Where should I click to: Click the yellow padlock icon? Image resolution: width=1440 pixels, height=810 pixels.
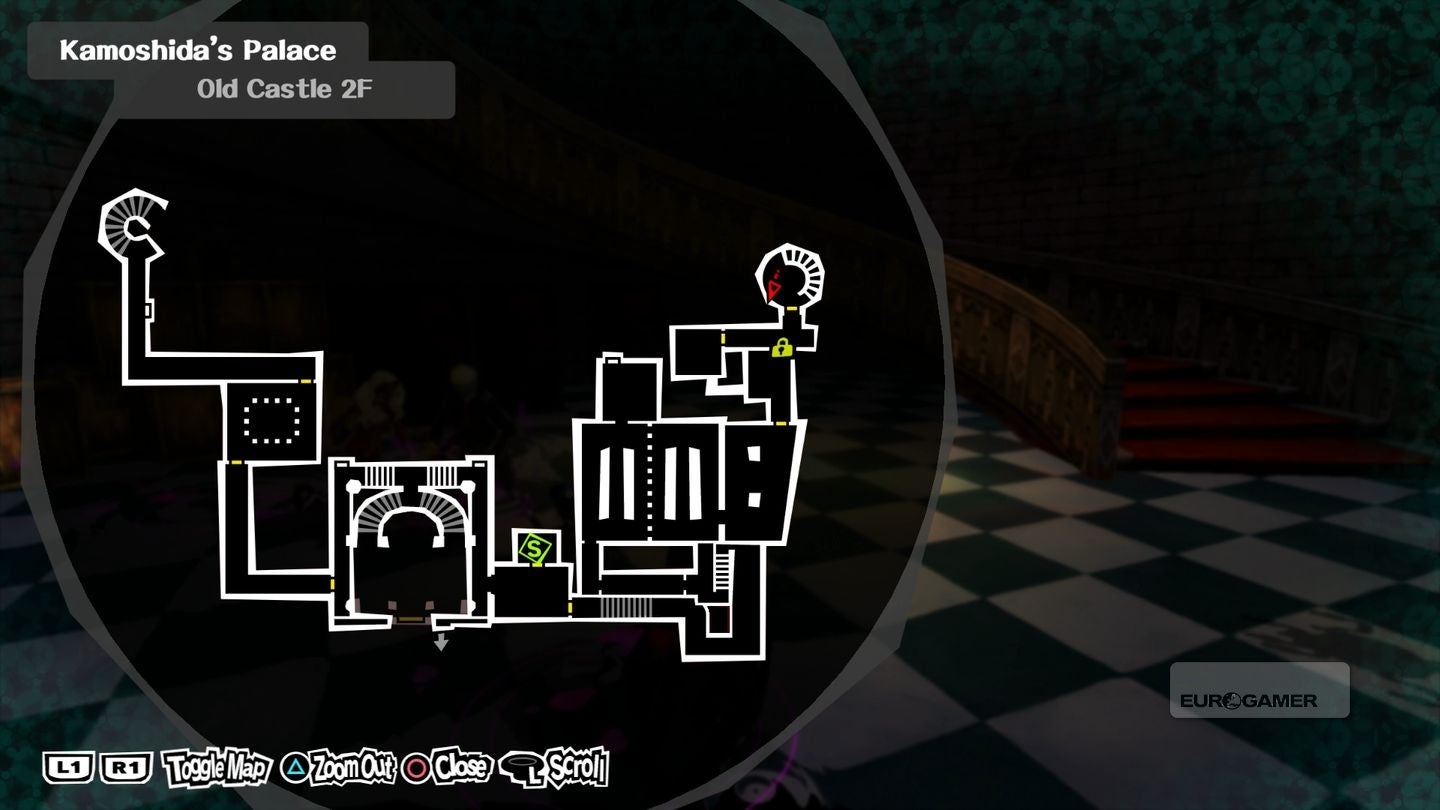click(781, 350)
